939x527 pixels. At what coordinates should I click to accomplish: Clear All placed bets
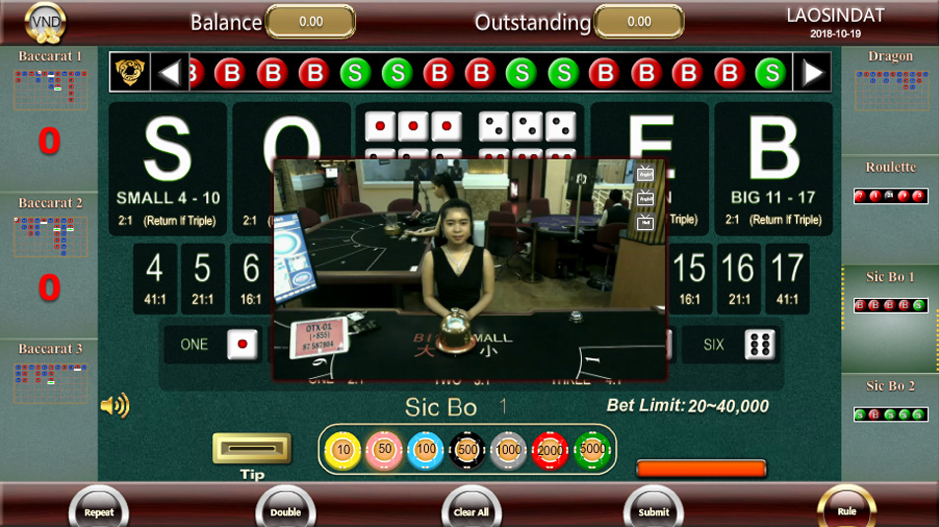point(471,509)
